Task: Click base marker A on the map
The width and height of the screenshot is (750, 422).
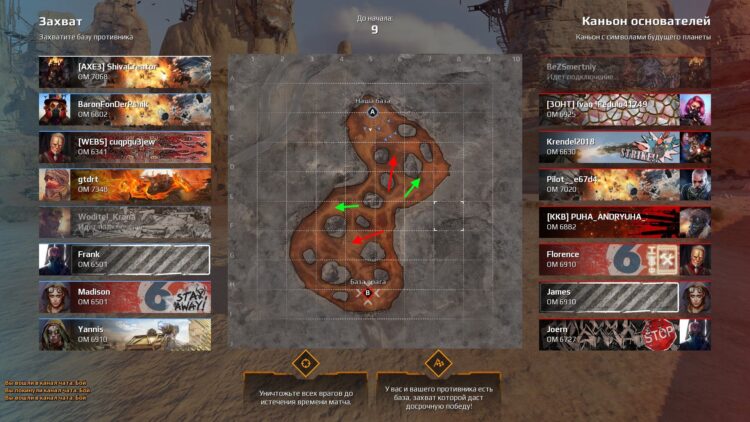Action: click(x=372, y=113)
